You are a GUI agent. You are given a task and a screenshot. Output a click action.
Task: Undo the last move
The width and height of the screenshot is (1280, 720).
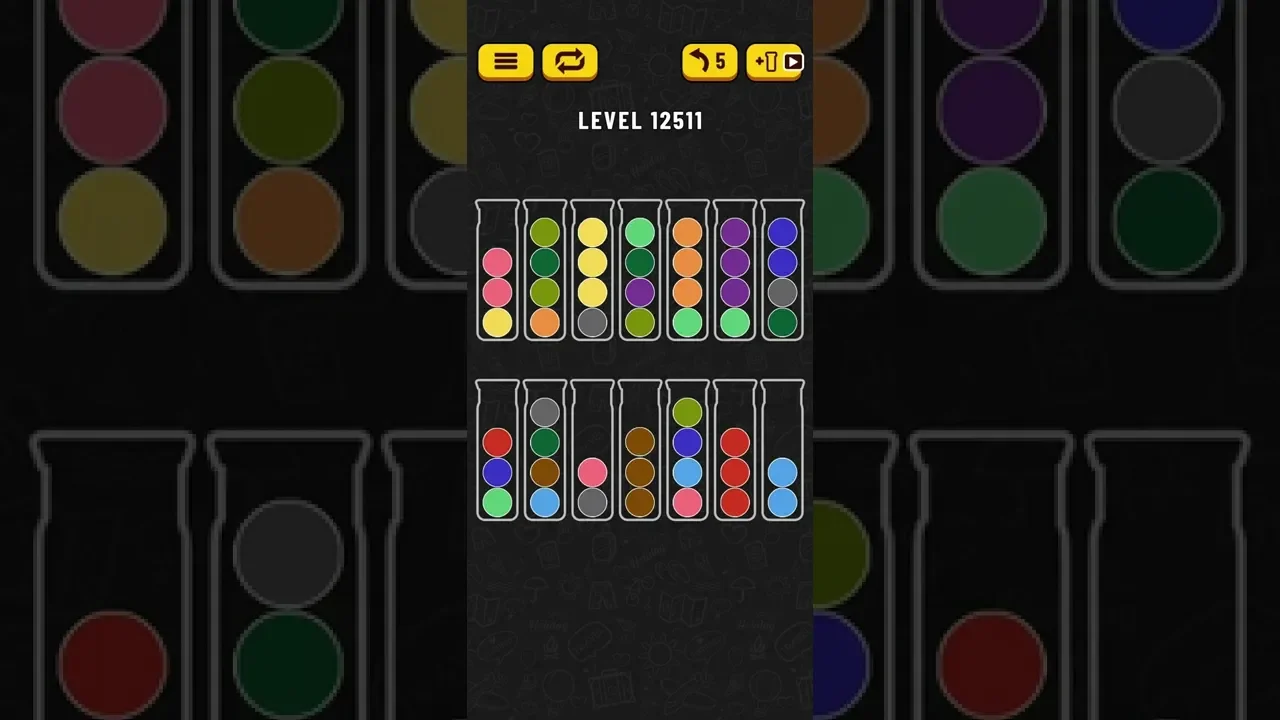point(710,62)
